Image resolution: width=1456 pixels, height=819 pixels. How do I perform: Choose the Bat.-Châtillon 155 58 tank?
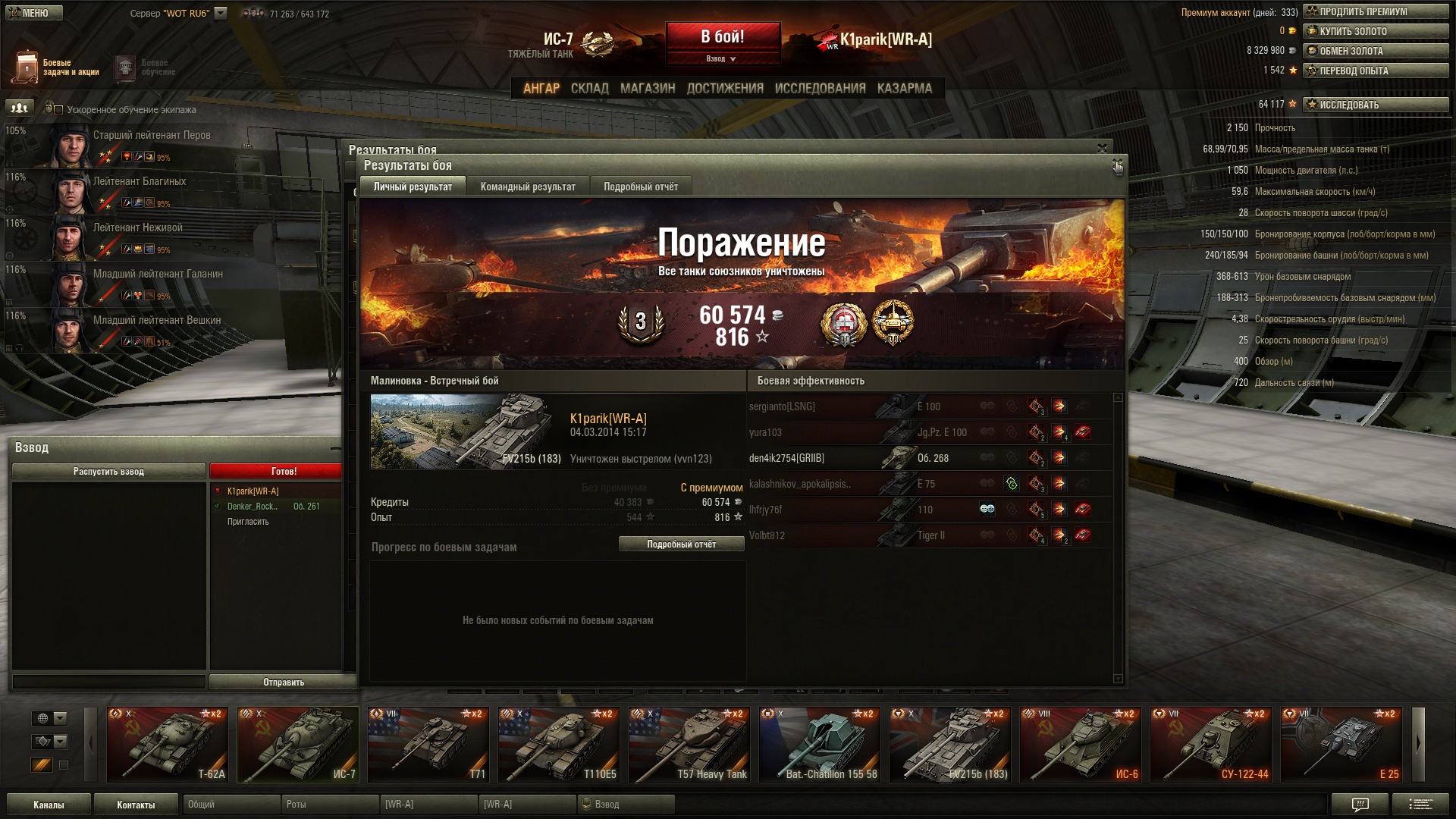point(820,745)
